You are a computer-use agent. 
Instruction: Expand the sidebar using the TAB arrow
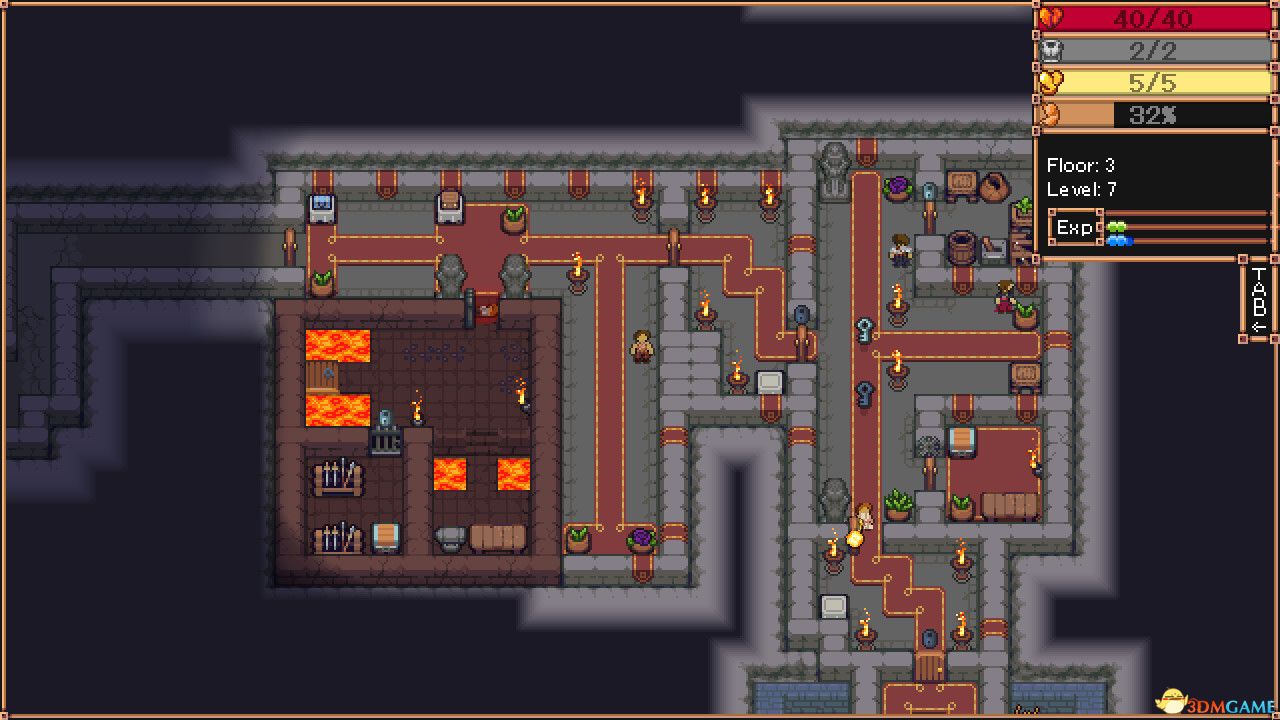(1256, 322)
